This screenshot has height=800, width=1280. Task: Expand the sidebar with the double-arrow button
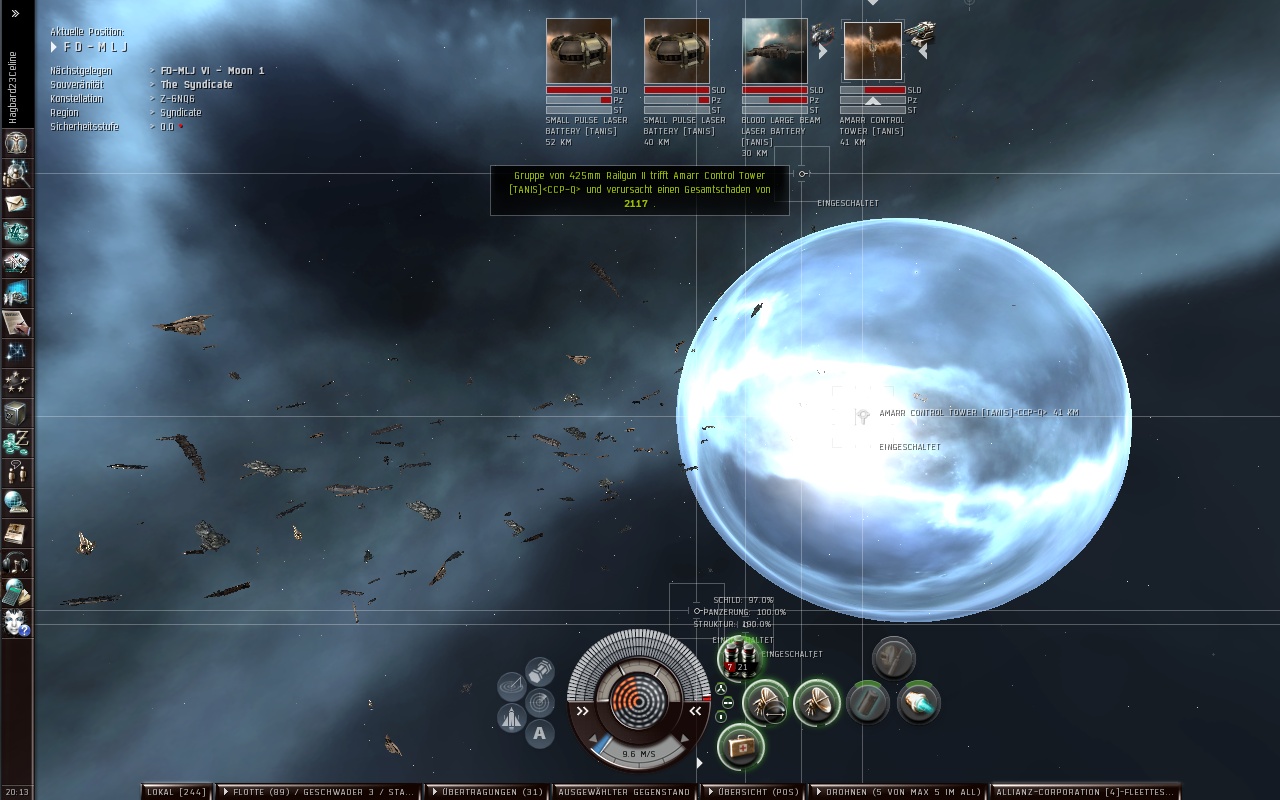pyautogui.click(x=15, y=14)
